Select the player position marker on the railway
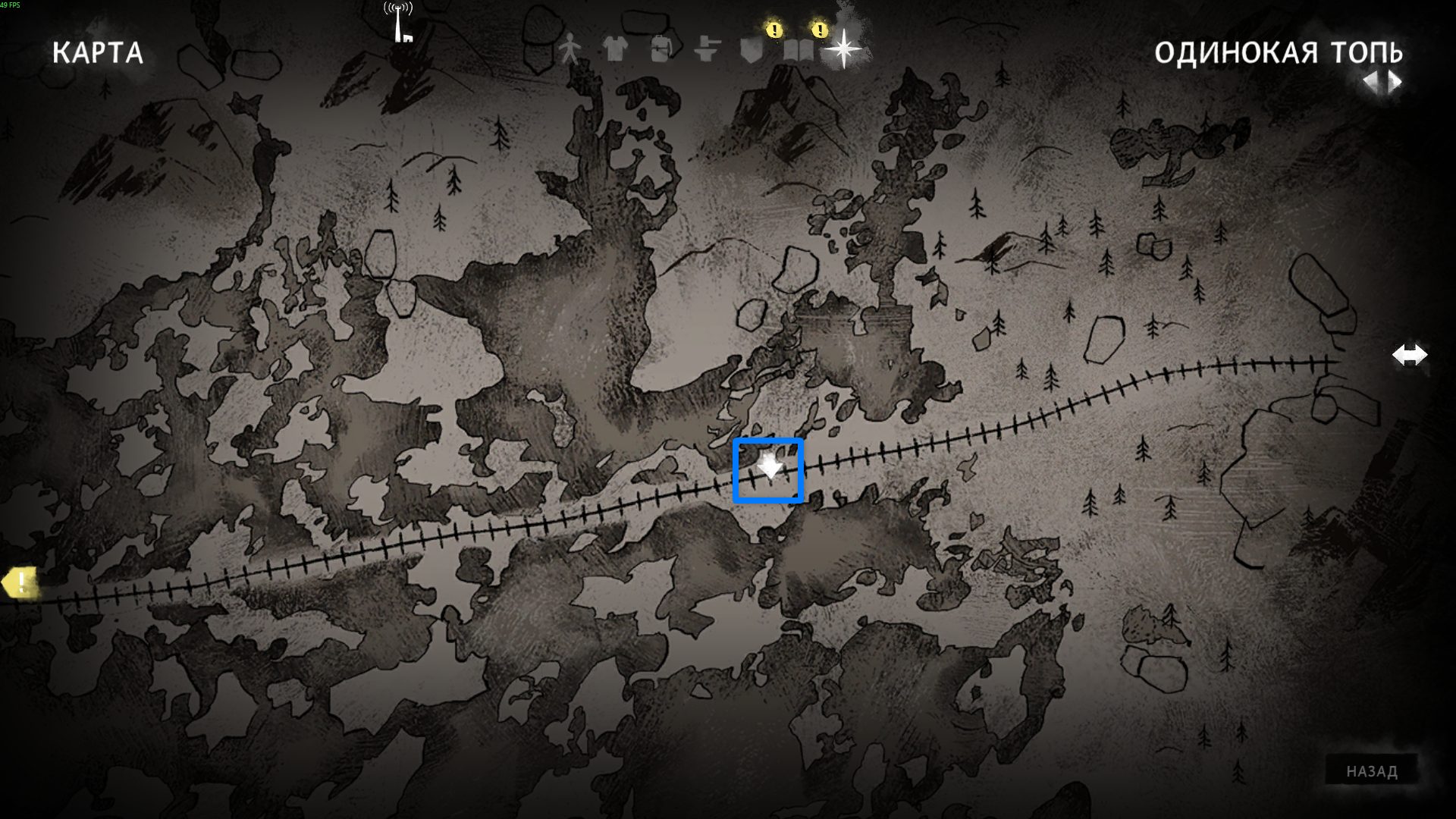The width and height of the screenshot is (1456, 819). pos(769,467)
